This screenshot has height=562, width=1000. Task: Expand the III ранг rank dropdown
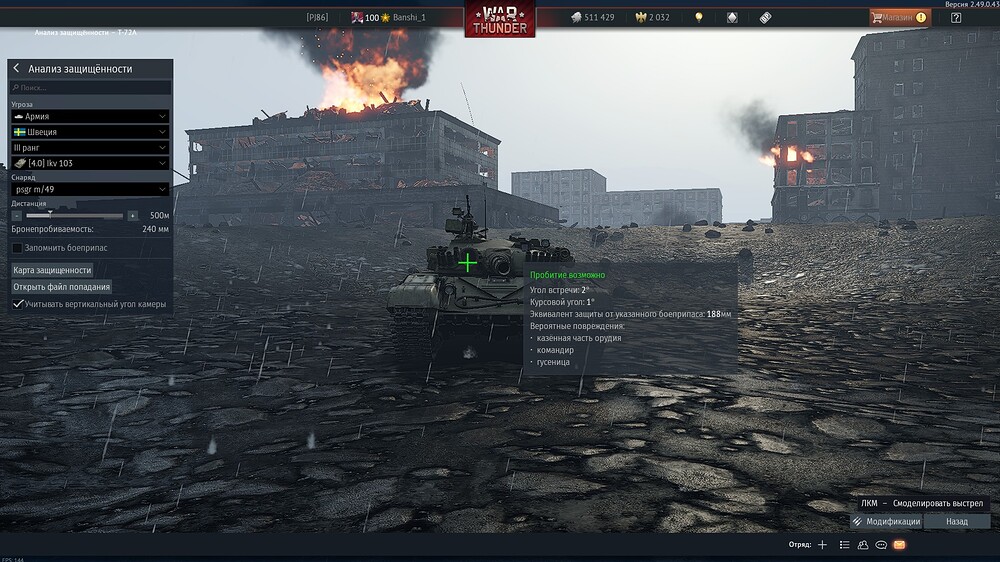90,147
